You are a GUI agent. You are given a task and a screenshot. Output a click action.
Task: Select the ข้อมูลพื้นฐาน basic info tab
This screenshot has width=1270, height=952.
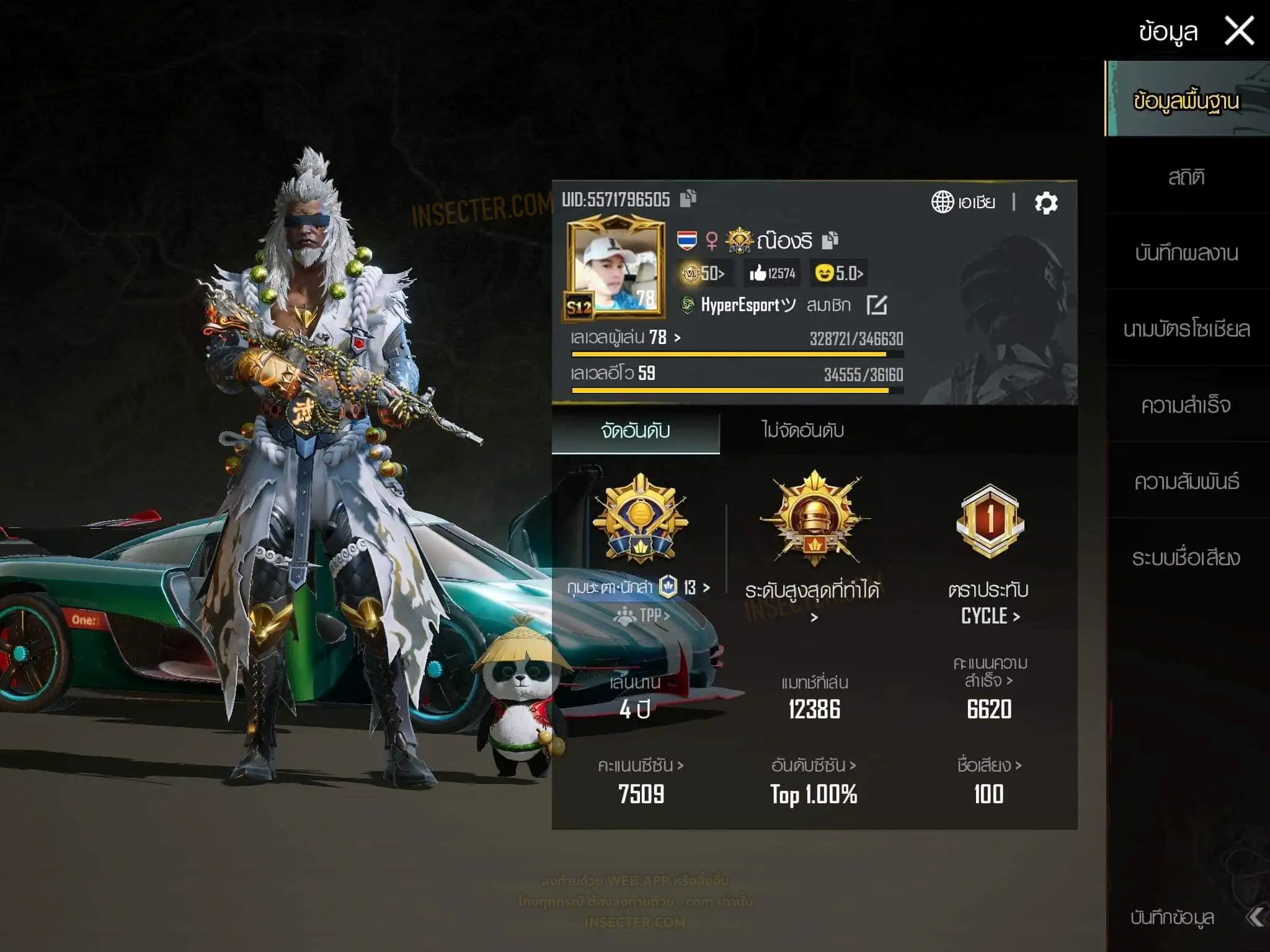(1186, 100)
